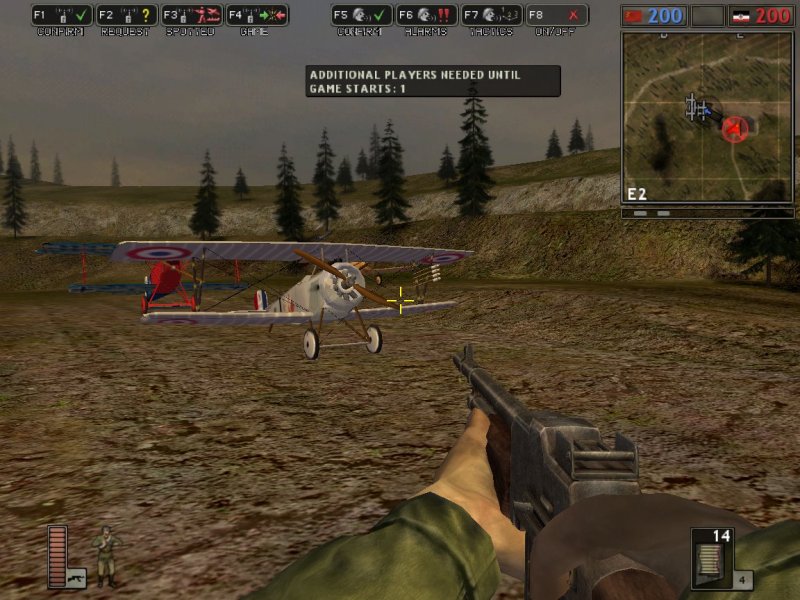800x600 pixels.
Task: Click the minimap in grid E2
Action: (x=706, y=117)
